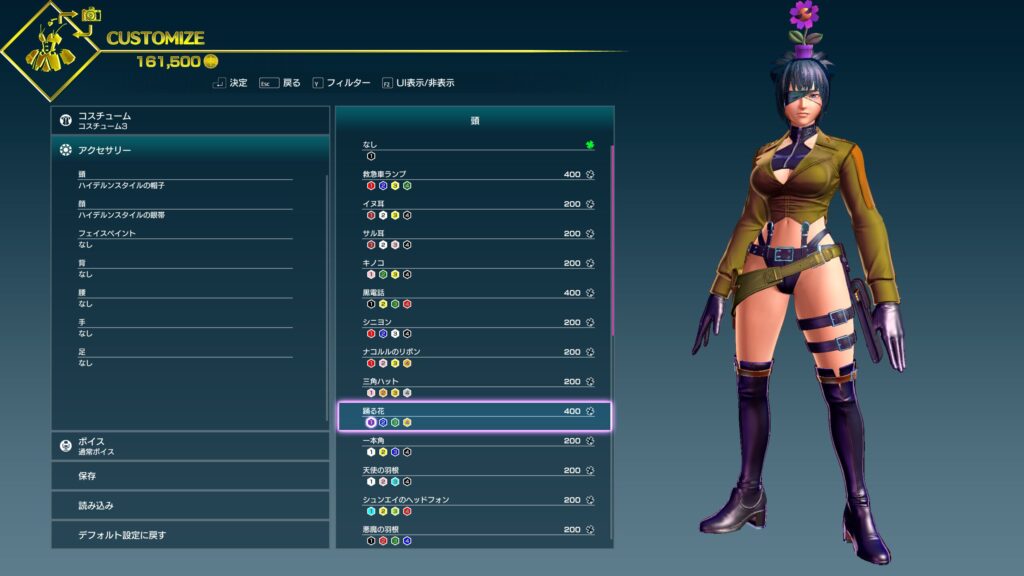The image size is (1024, 576).
Task: Select the 救急車ランプ head item
Action: [474, 179]
